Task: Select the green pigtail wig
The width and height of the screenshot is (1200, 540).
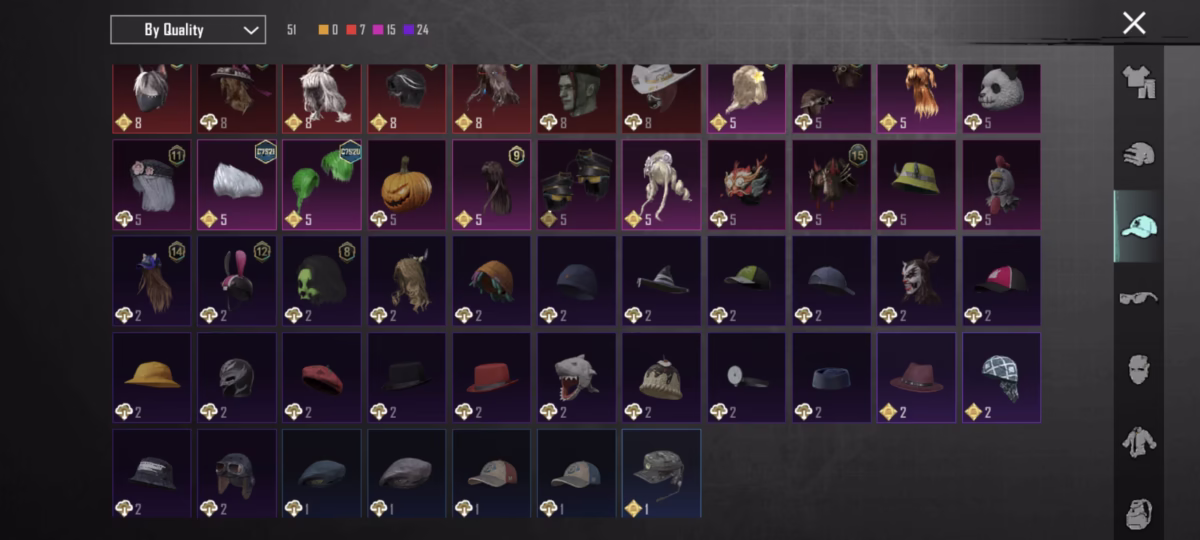Action: [322, 185]
